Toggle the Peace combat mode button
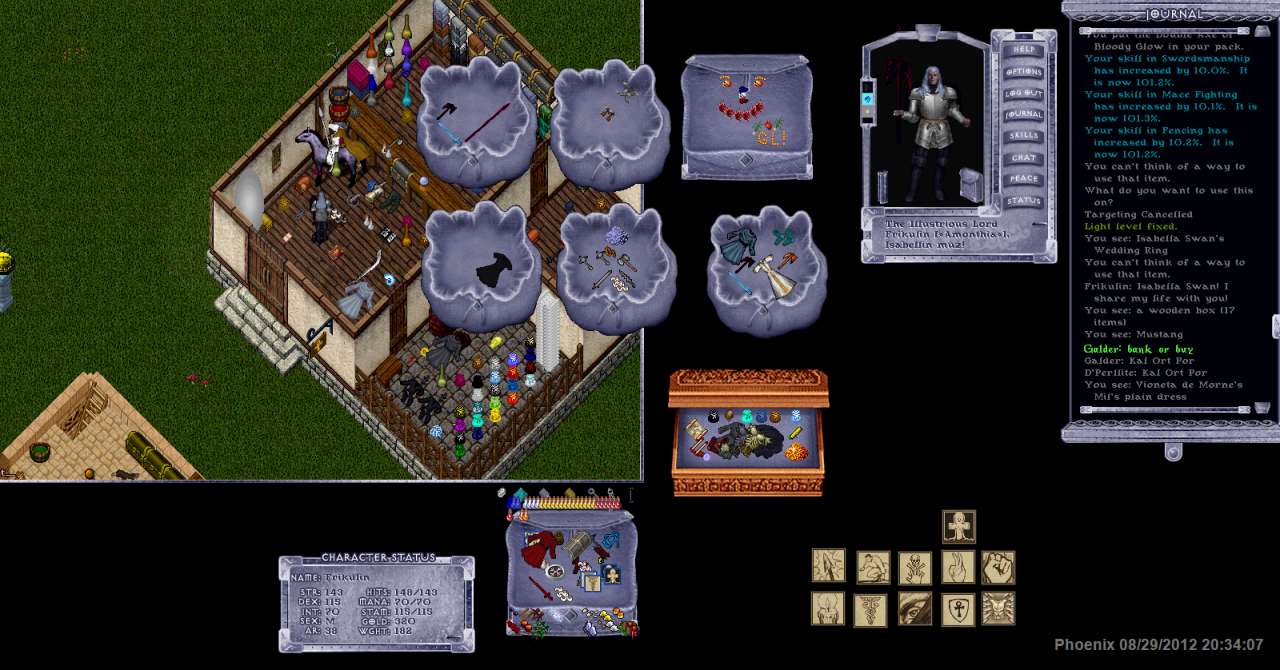 pyautogui.click(x=1023, y=179)
